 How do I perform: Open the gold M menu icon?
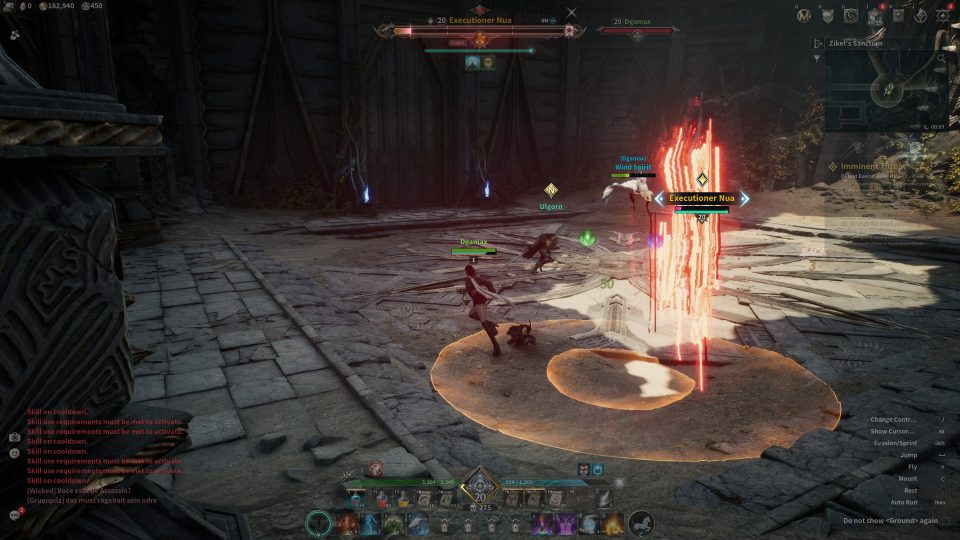804,15
